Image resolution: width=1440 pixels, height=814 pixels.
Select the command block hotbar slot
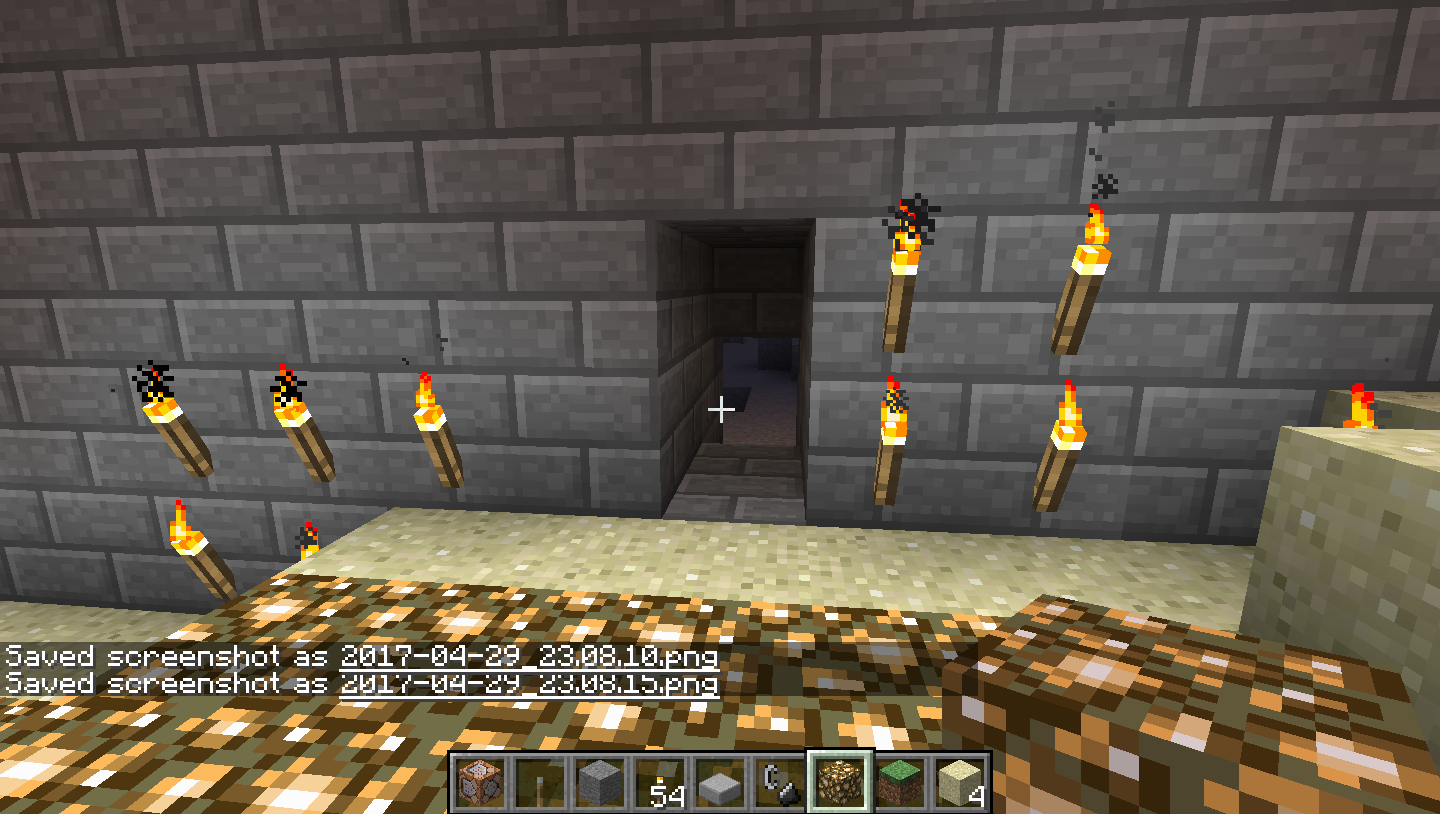point(480,782)
